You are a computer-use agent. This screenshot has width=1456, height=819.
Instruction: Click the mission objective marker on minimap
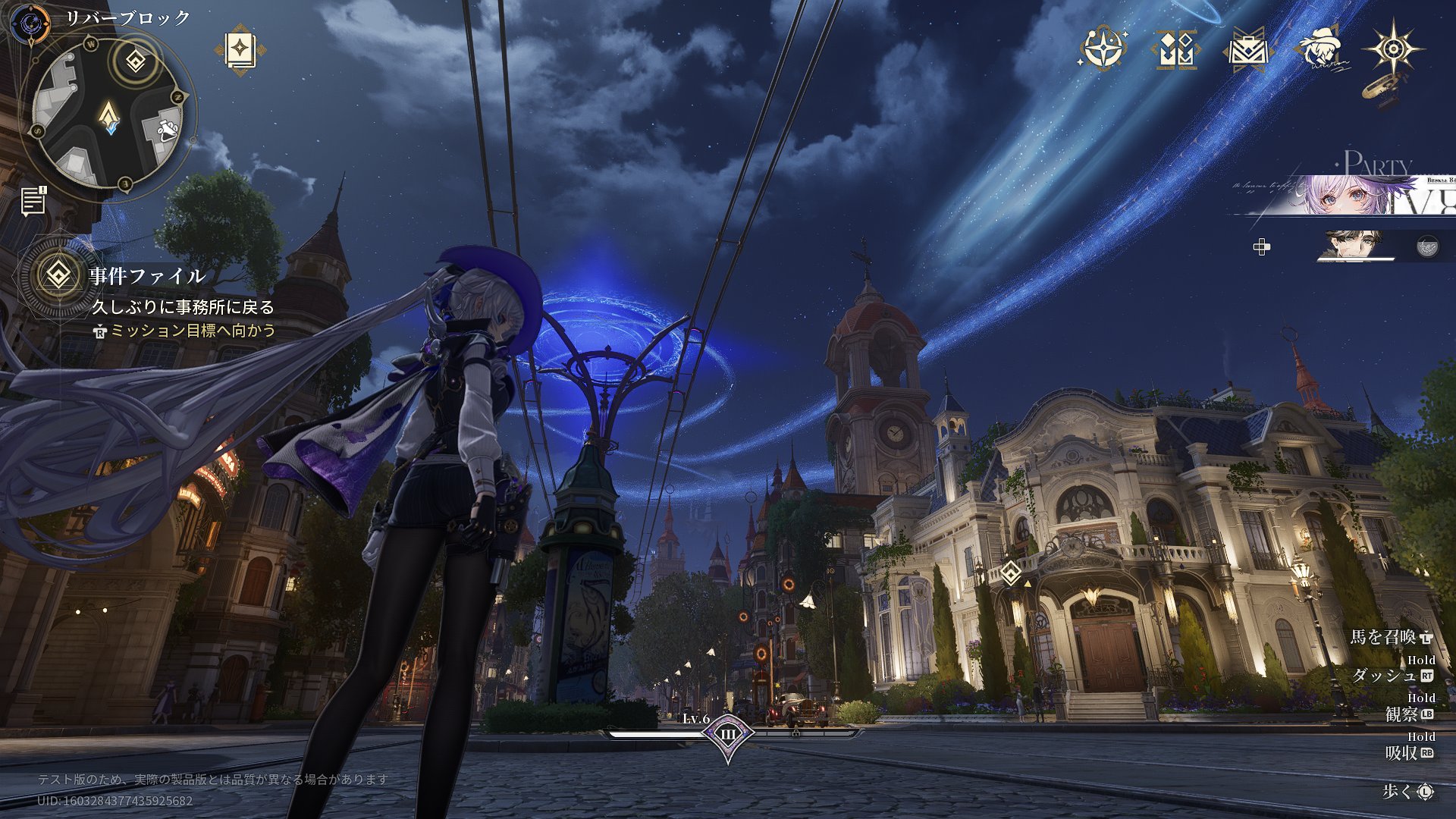136,61
